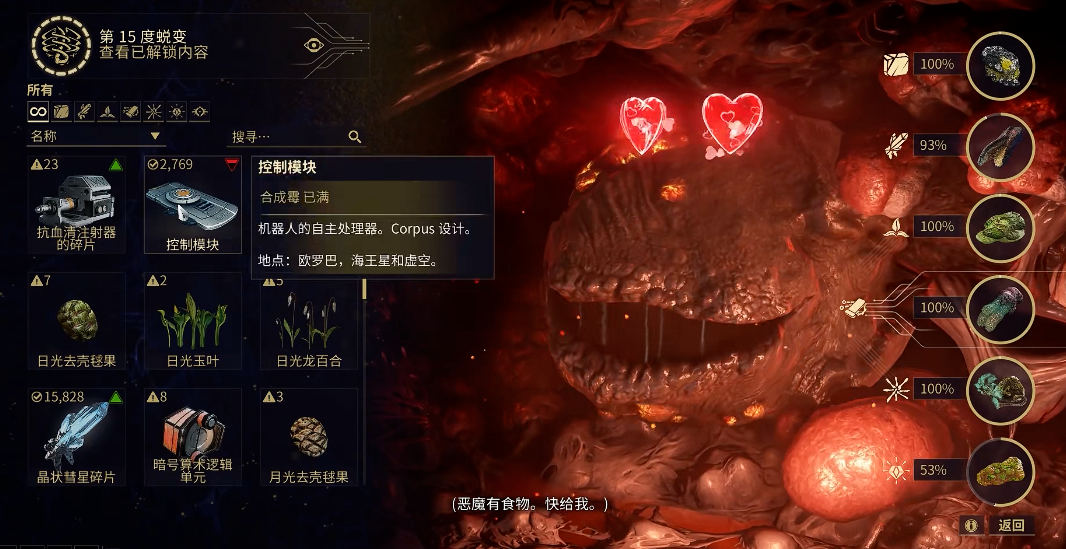Viewport: 1066px width, 549px height.
Task: Switch to the Oxides cube filter tab
Action: point(61,111)
